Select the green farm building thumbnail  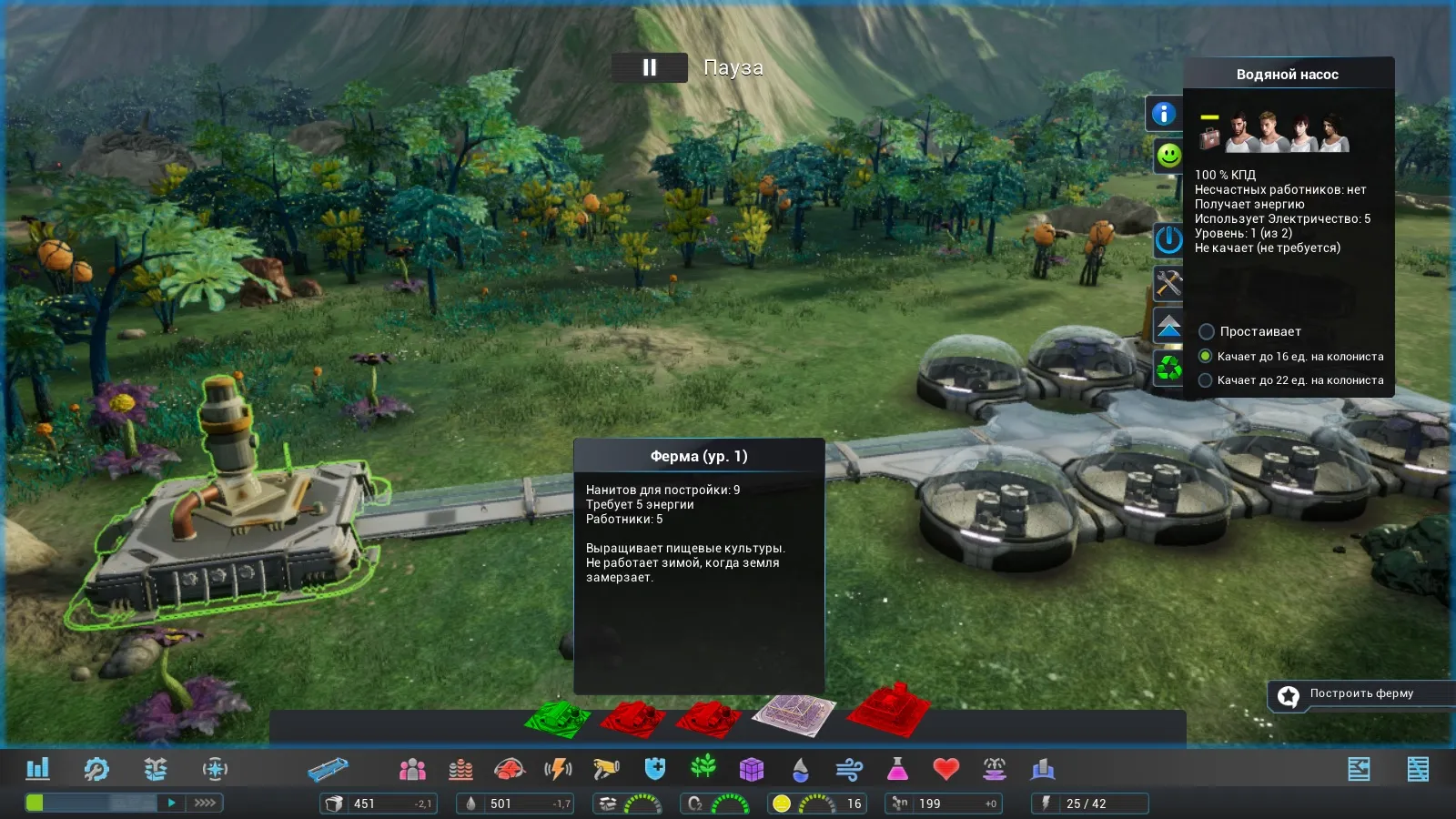[557, 718]
